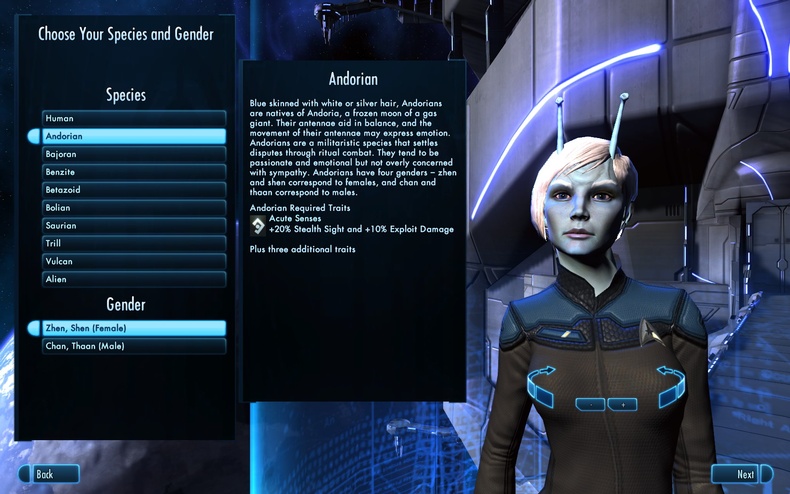Screen dimensions: 790x494
Task: Select the Human species
Action: 133,118
